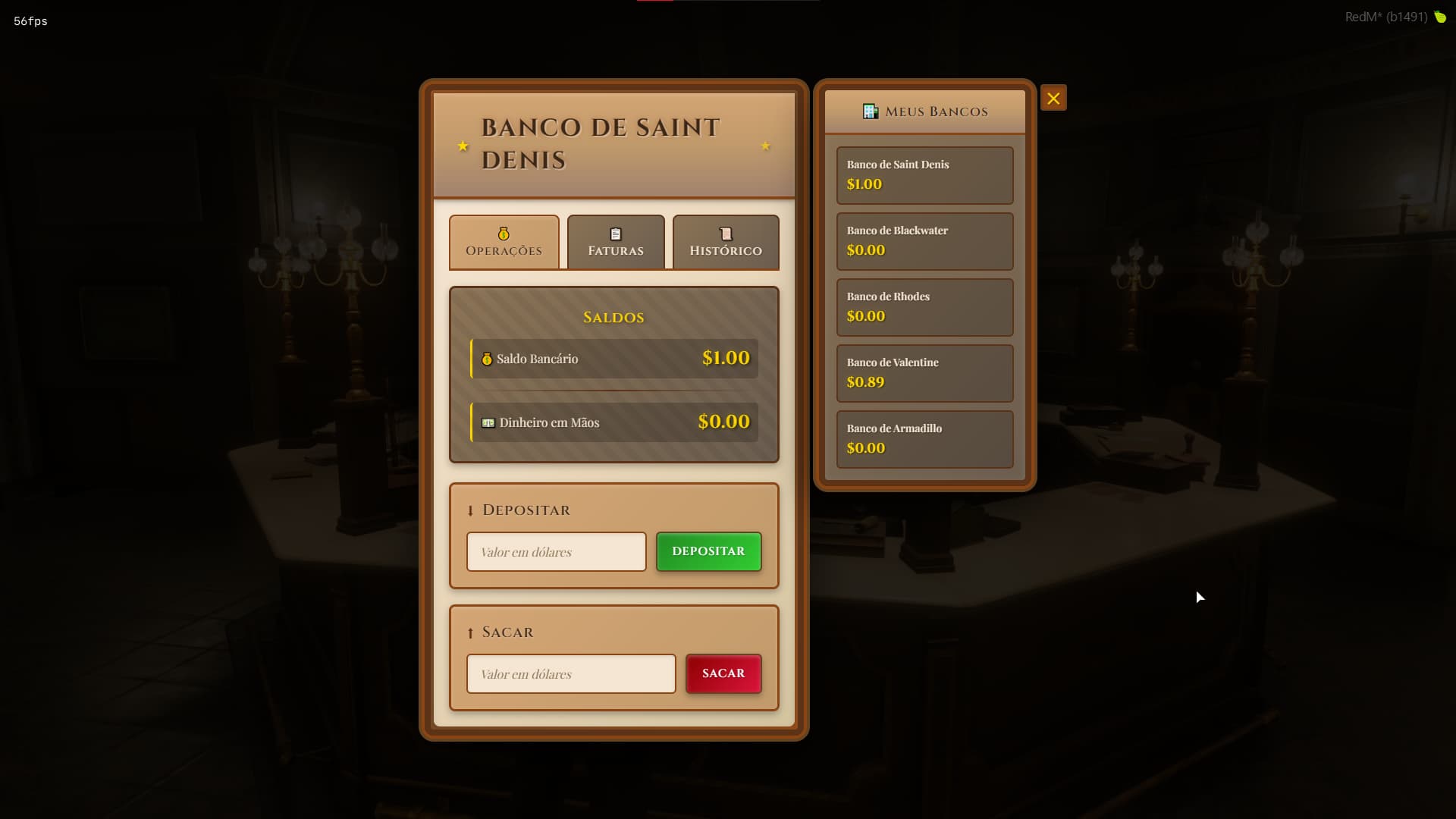Click the deposit amount input field

coord(556,551)
